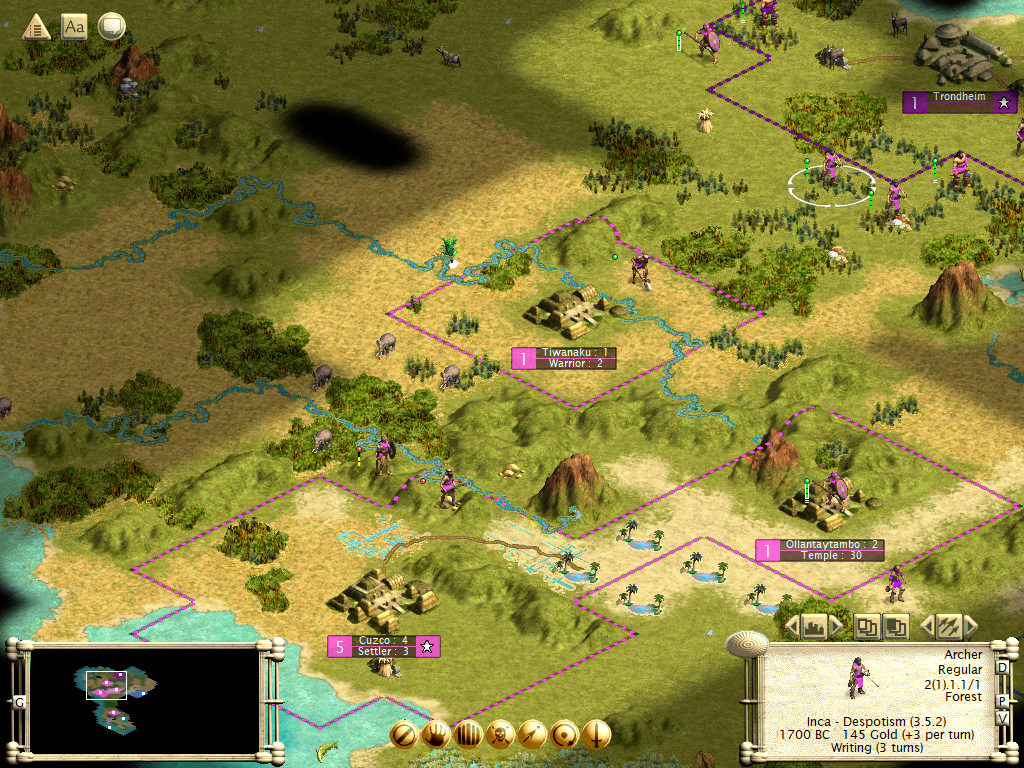Open the city skyline button
The image size is (1024, 768).
click(x=814, y=627)
